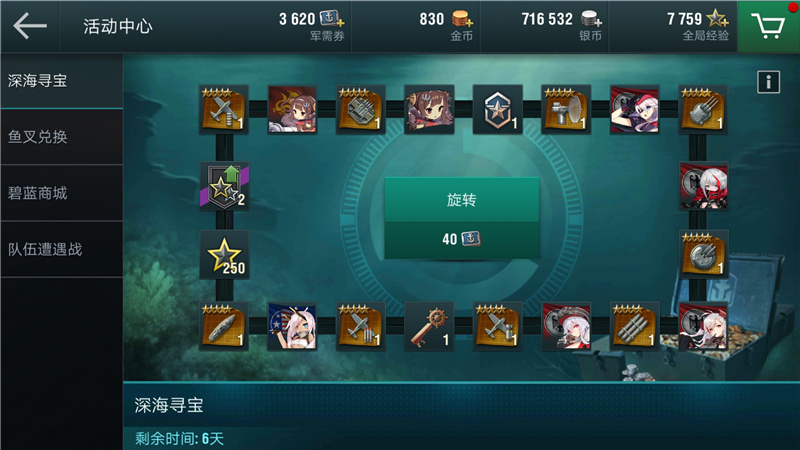The image size is (800, 450).
Task: Choose the green arrow star badge reward
Action: [225, 184]
